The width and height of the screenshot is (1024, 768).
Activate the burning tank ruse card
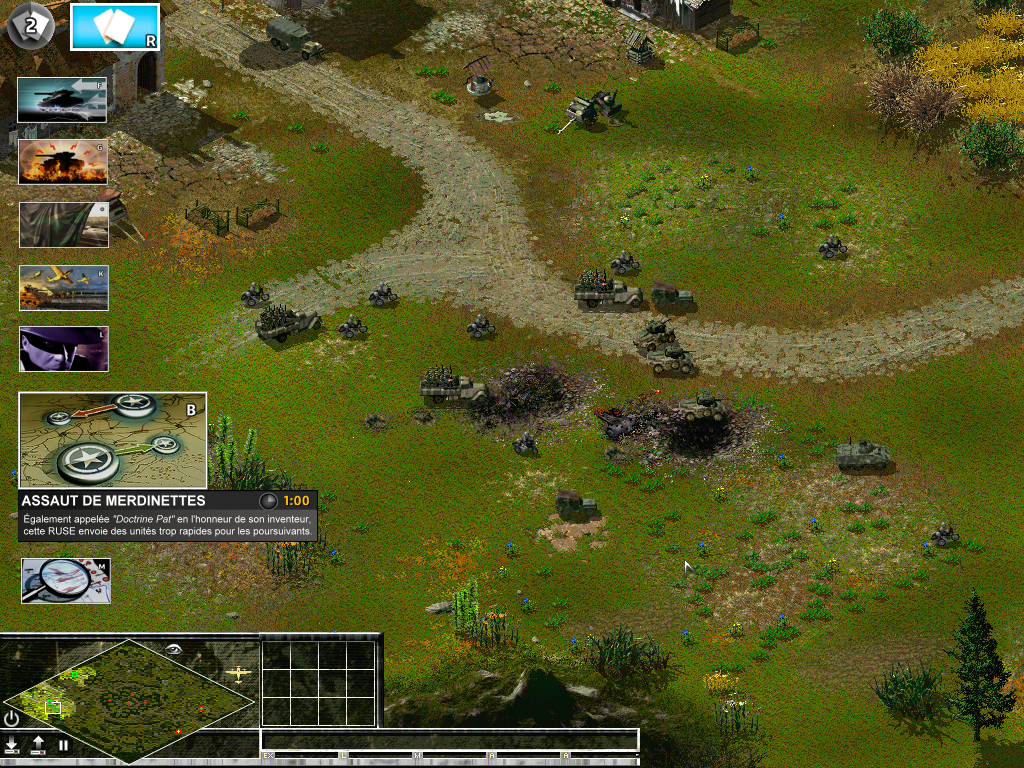pyautogui.click(x=62, y=161)
